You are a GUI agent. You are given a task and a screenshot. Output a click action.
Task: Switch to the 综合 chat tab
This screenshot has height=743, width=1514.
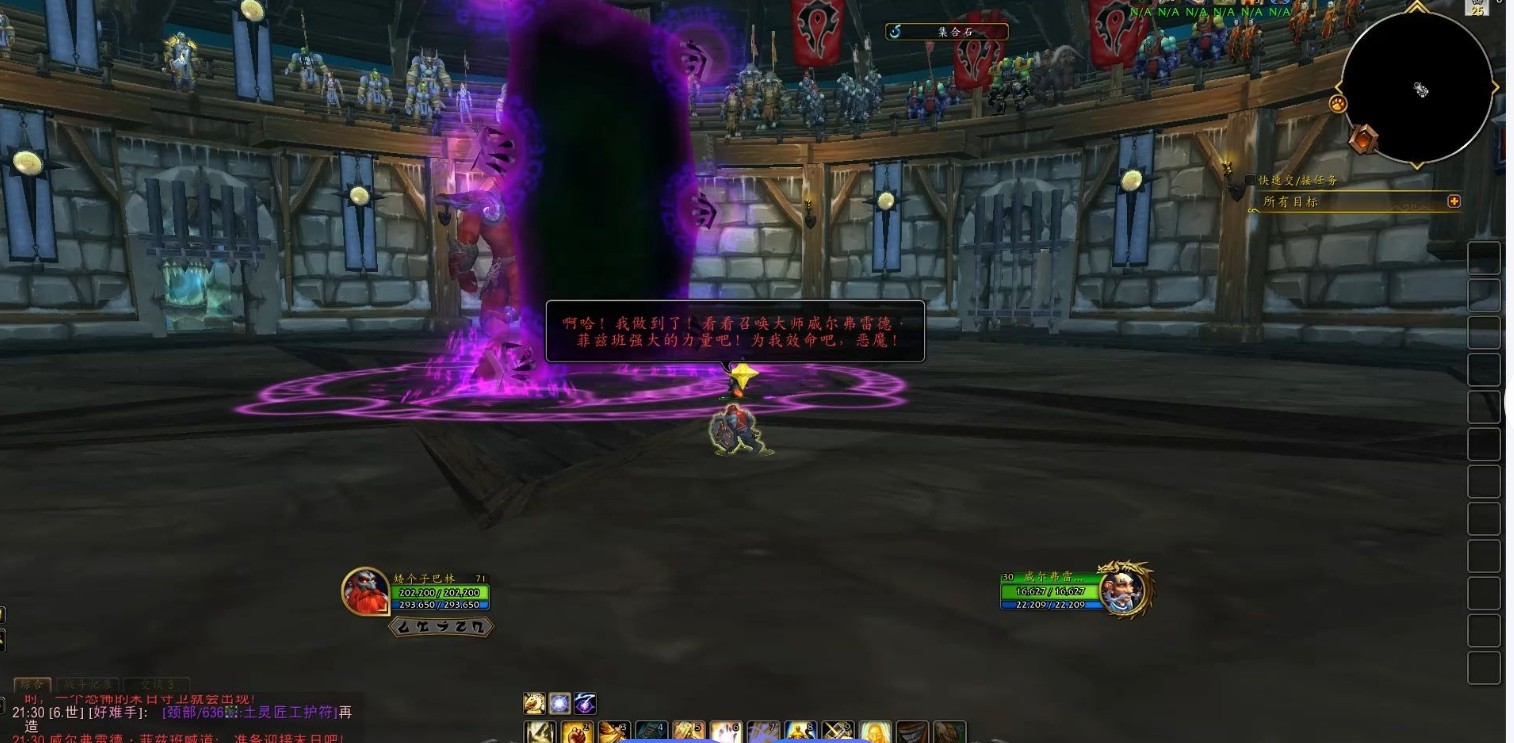[x=32, y=684]
